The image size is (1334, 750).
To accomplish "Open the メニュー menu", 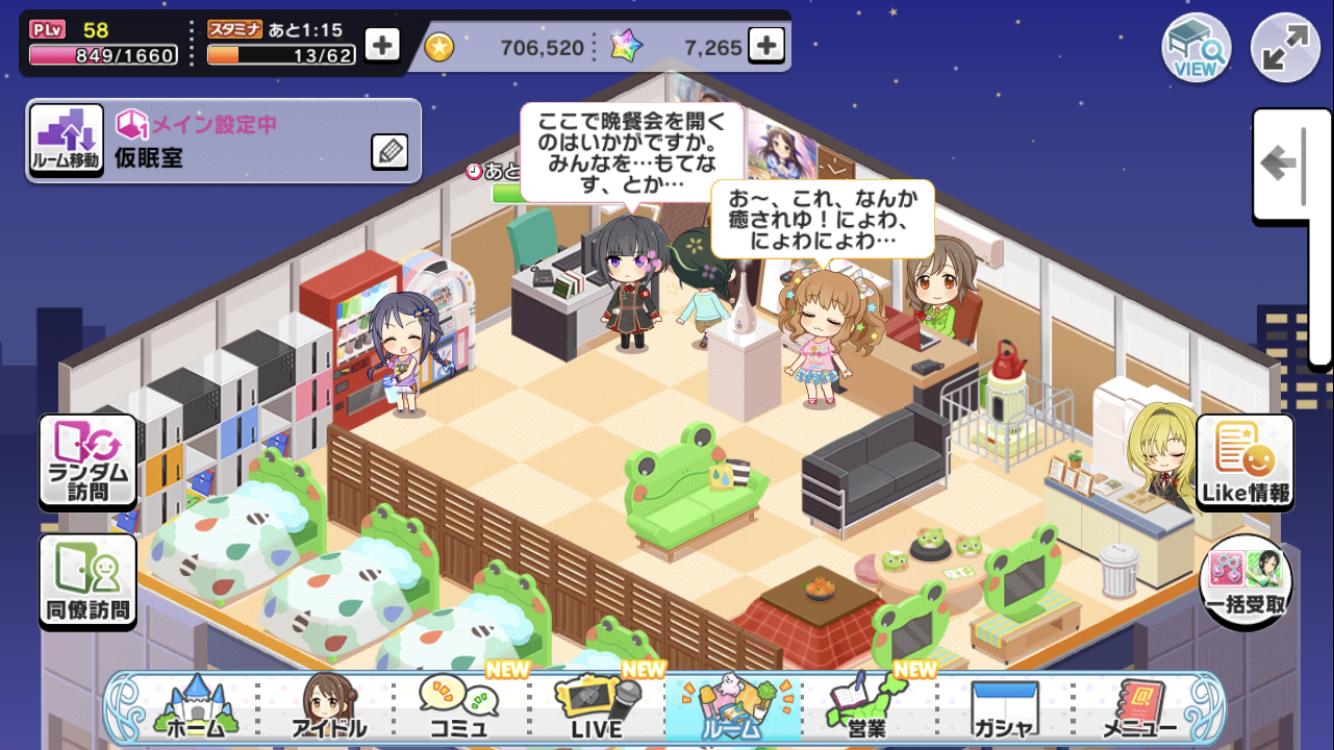I will coord(1138,709).
